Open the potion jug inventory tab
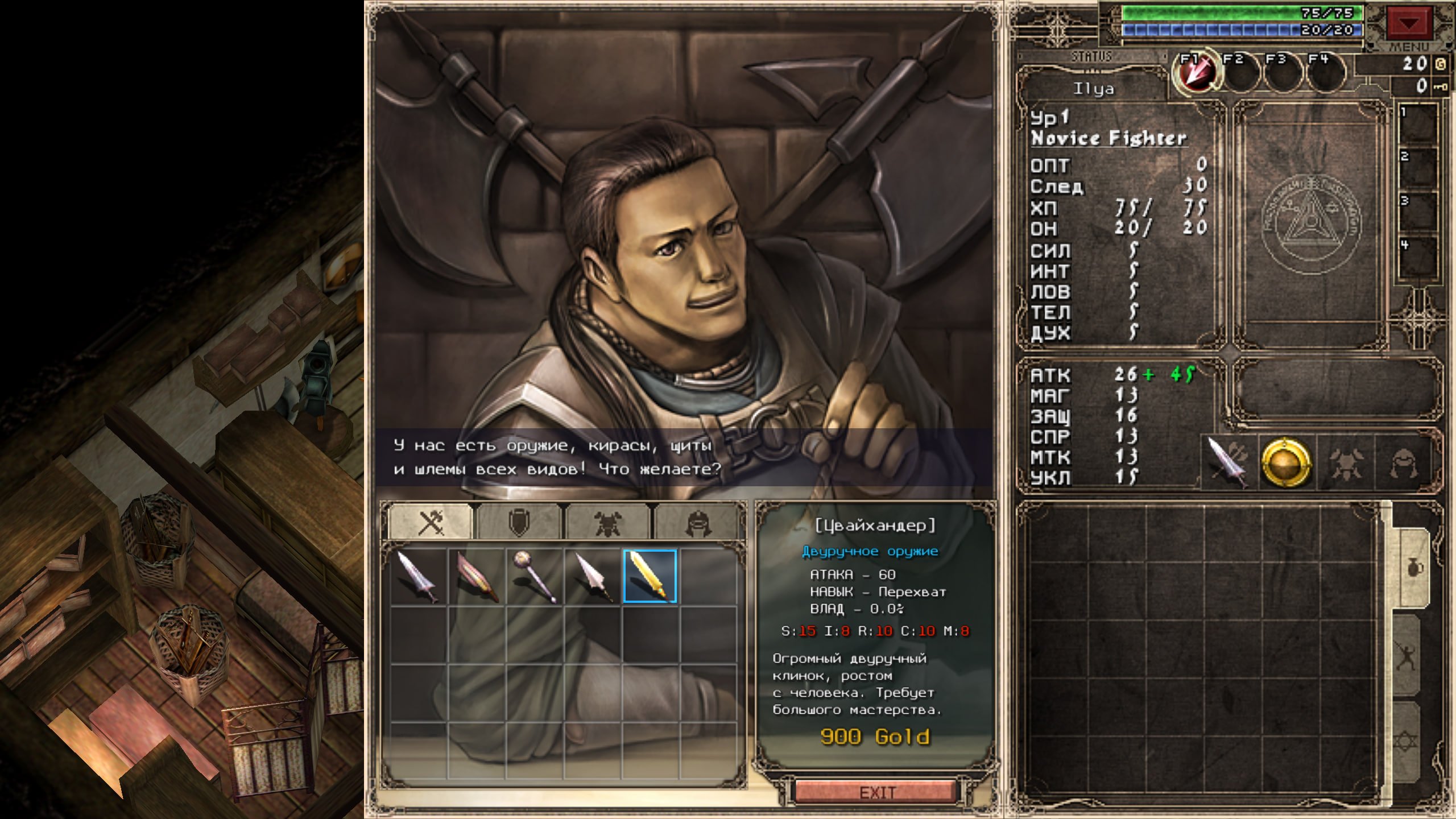This screenshot has height=819, width=1456. coord(1413,568)
